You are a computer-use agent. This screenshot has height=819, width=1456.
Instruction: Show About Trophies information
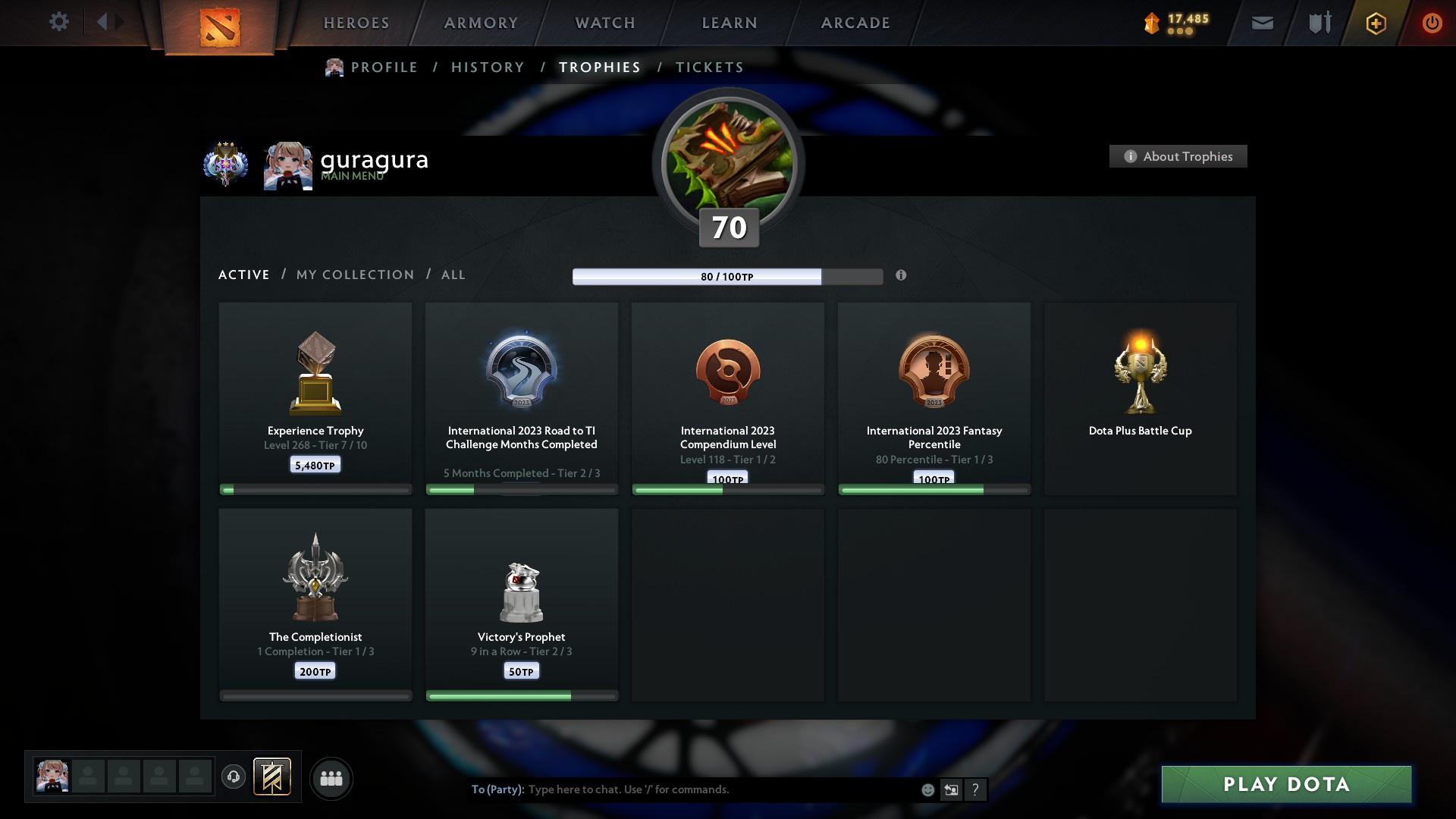[x=1178, y=156]
